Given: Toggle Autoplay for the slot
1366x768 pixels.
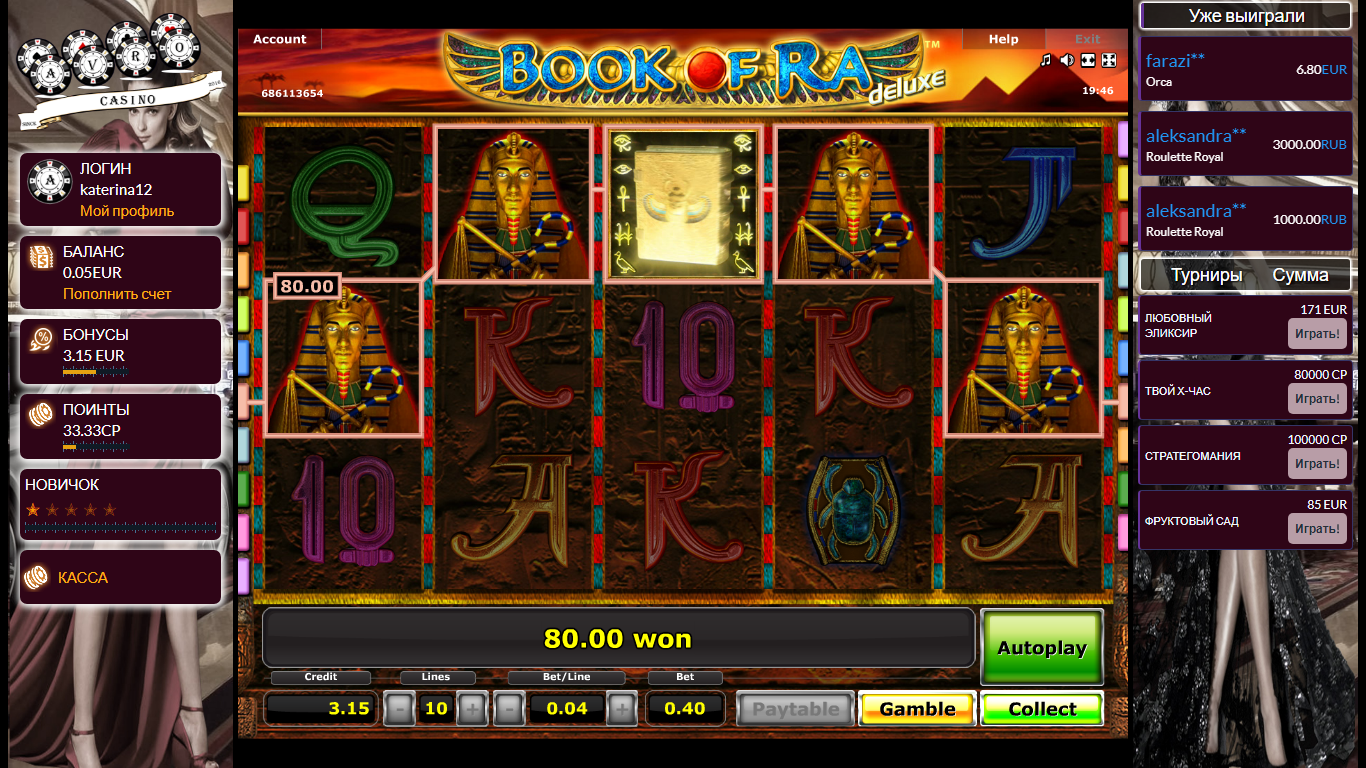Looking at the screenshot, I should coord(1041,646).
